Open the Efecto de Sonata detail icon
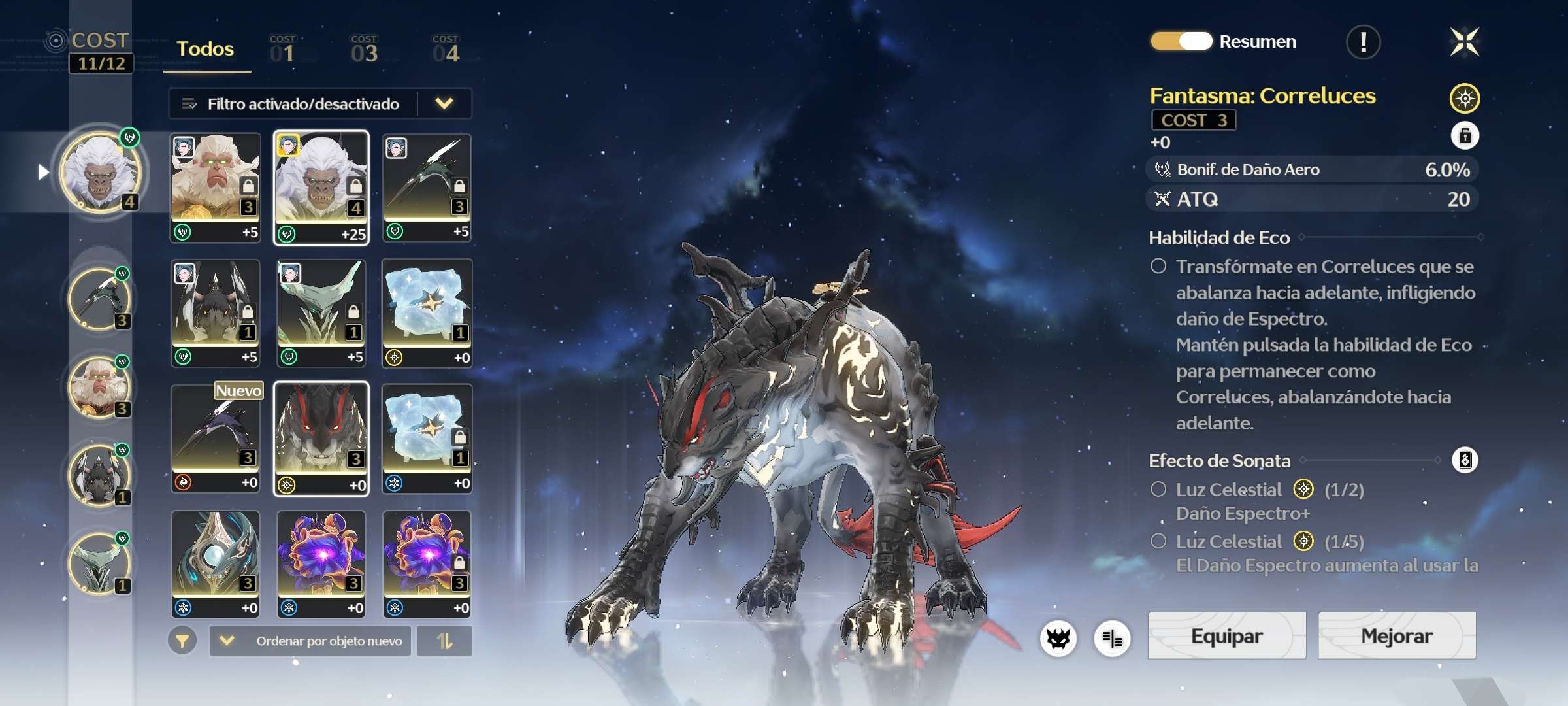Image resolution: width=1568 pixels, height=706 pixels. click(1465, 460)
